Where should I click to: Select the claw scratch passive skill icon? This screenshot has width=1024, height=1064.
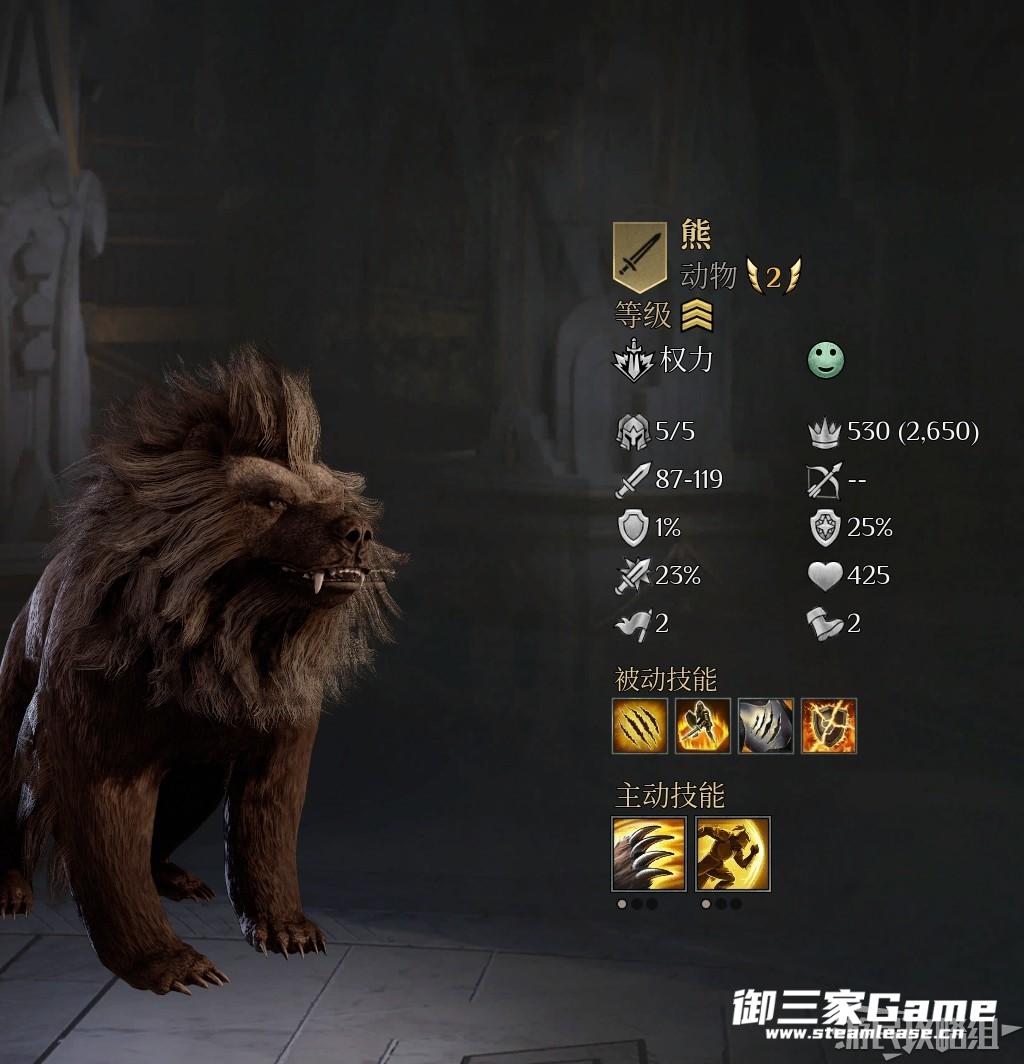click(x=639, y=726)
